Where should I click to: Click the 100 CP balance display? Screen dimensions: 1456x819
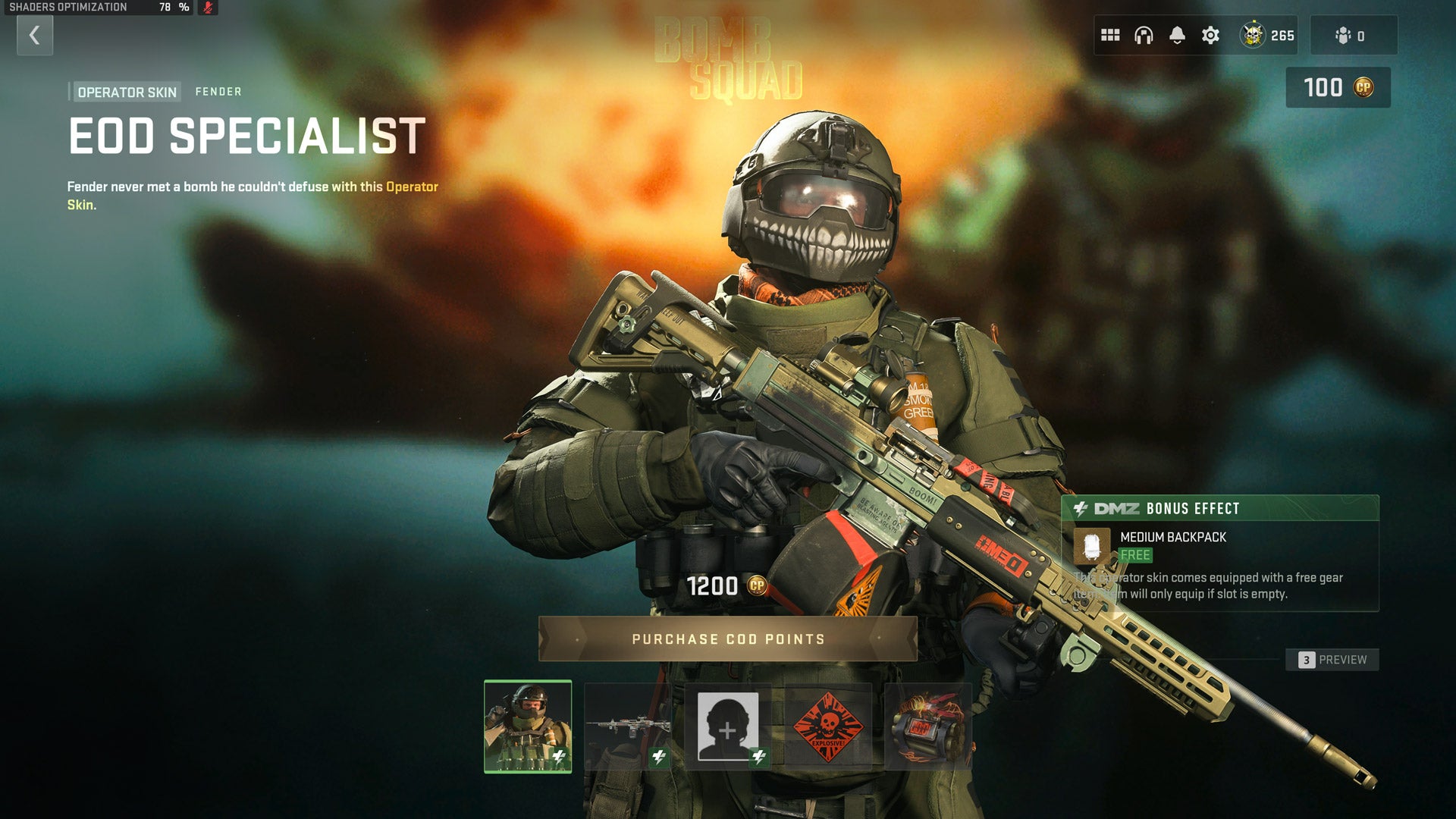pyautogui.click(x=1337, y=86)
